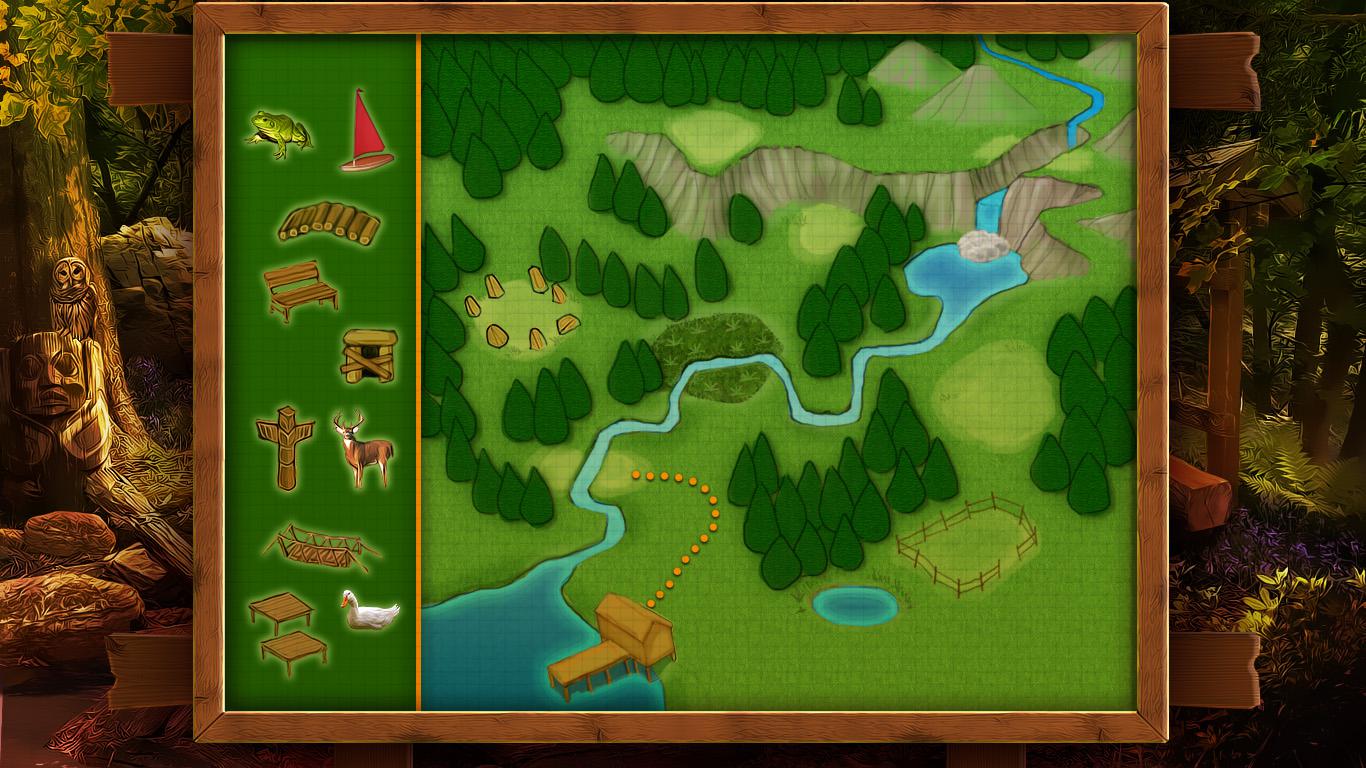
Task: Select the wooden park bench piece
Action: (301, 290)
